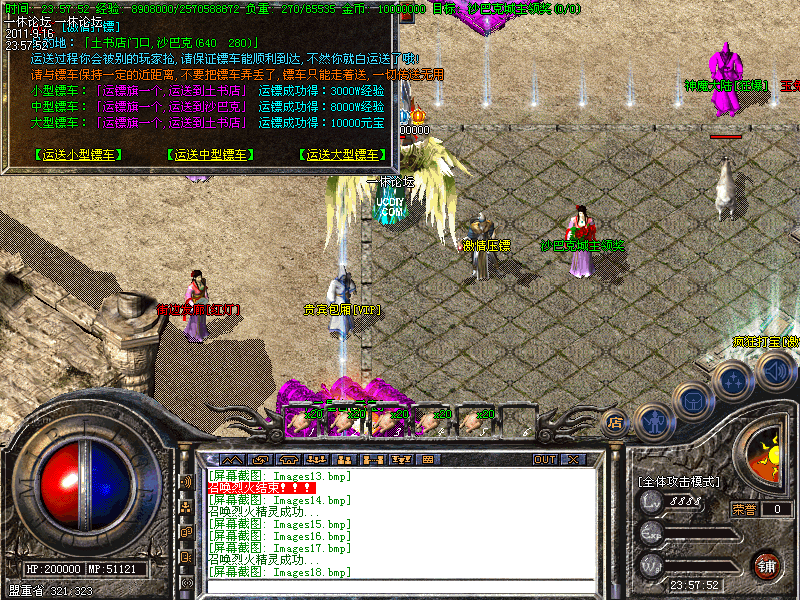The width and height of the screenshot is (800, 600).
Task: Click the 荣誉 honor button
Action: (744, 509)
